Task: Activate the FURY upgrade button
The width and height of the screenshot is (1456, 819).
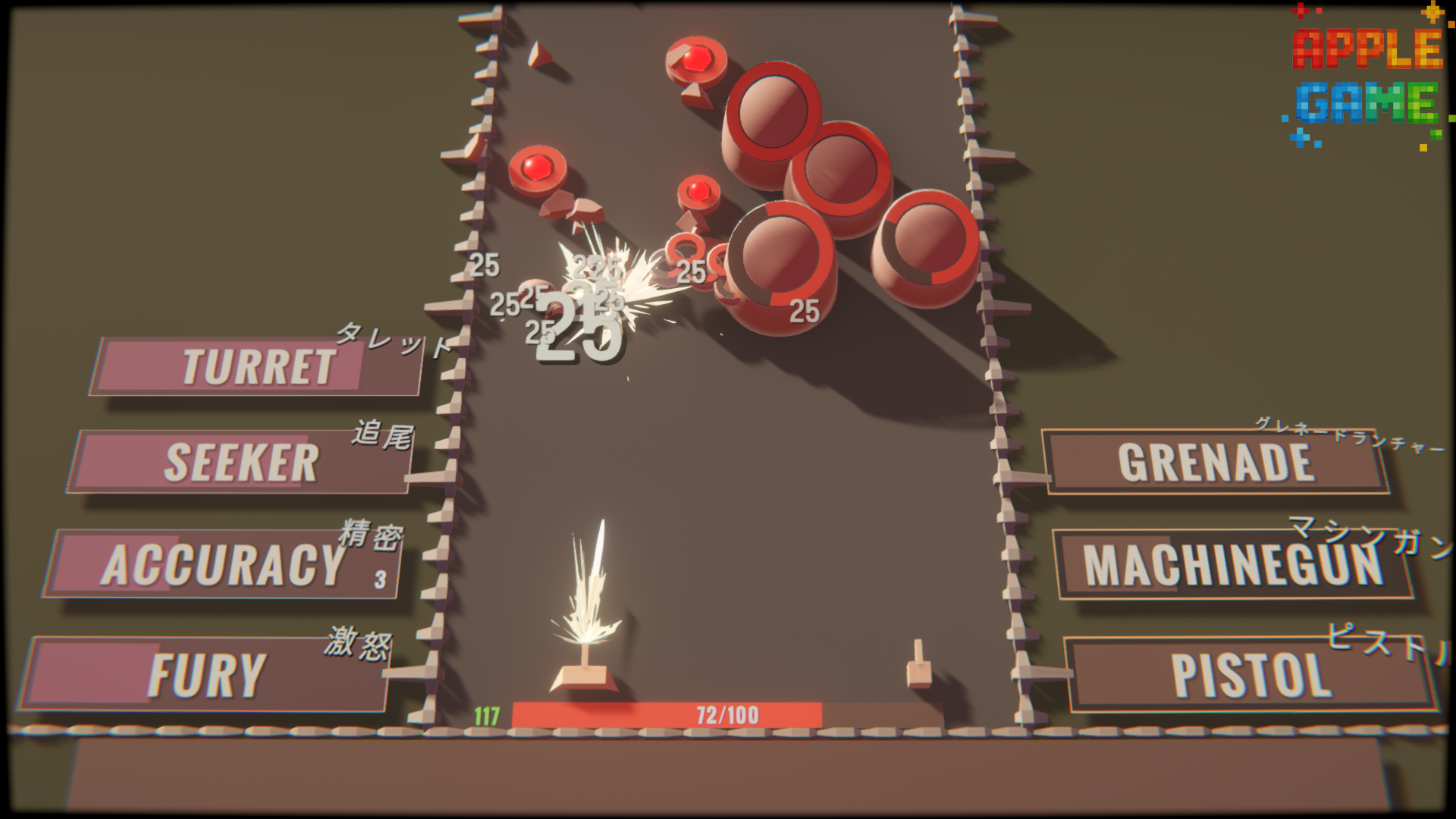Action: click(x=206, y=675)
